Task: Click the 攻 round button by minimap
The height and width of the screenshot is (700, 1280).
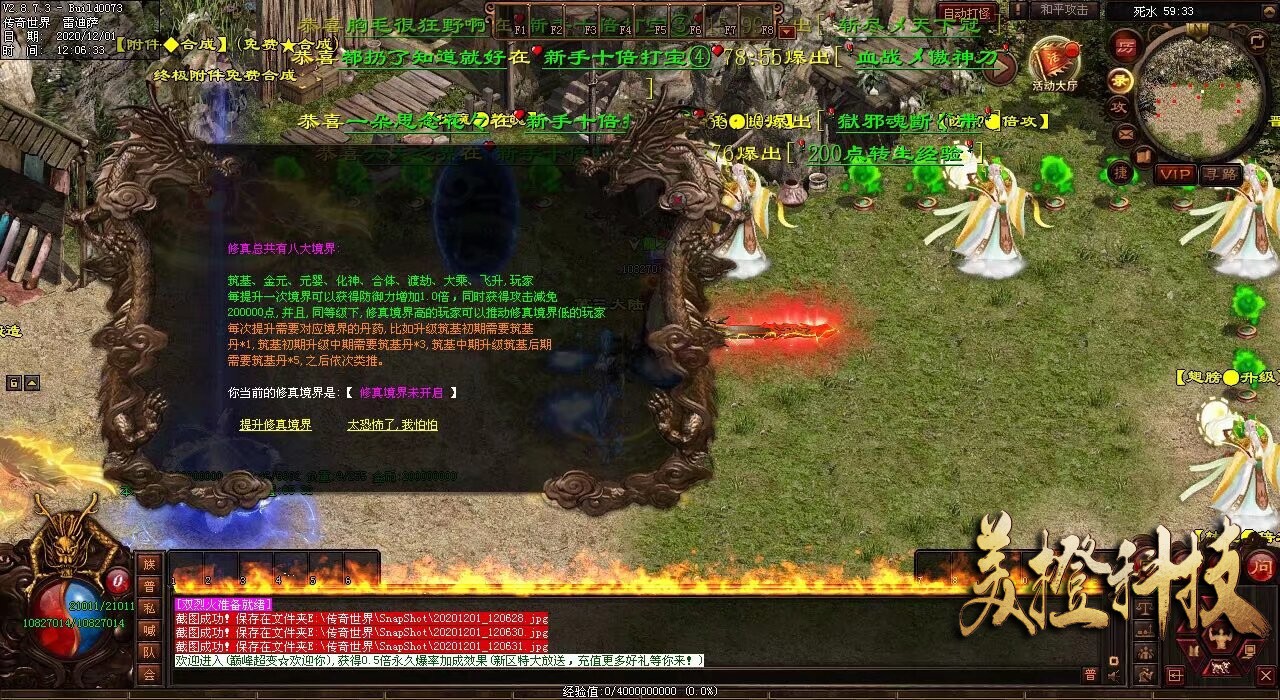Action: pyautogui.click(x=1119, y=105)
